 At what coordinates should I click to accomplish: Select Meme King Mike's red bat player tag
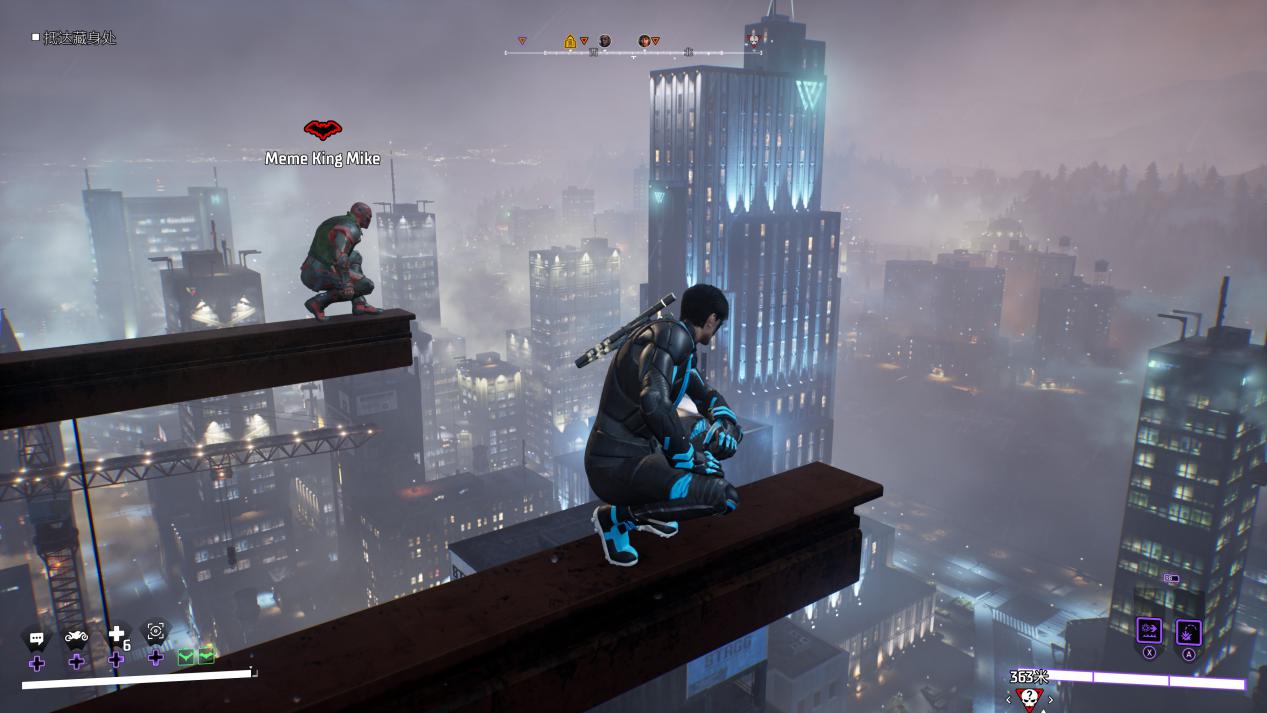322,130
